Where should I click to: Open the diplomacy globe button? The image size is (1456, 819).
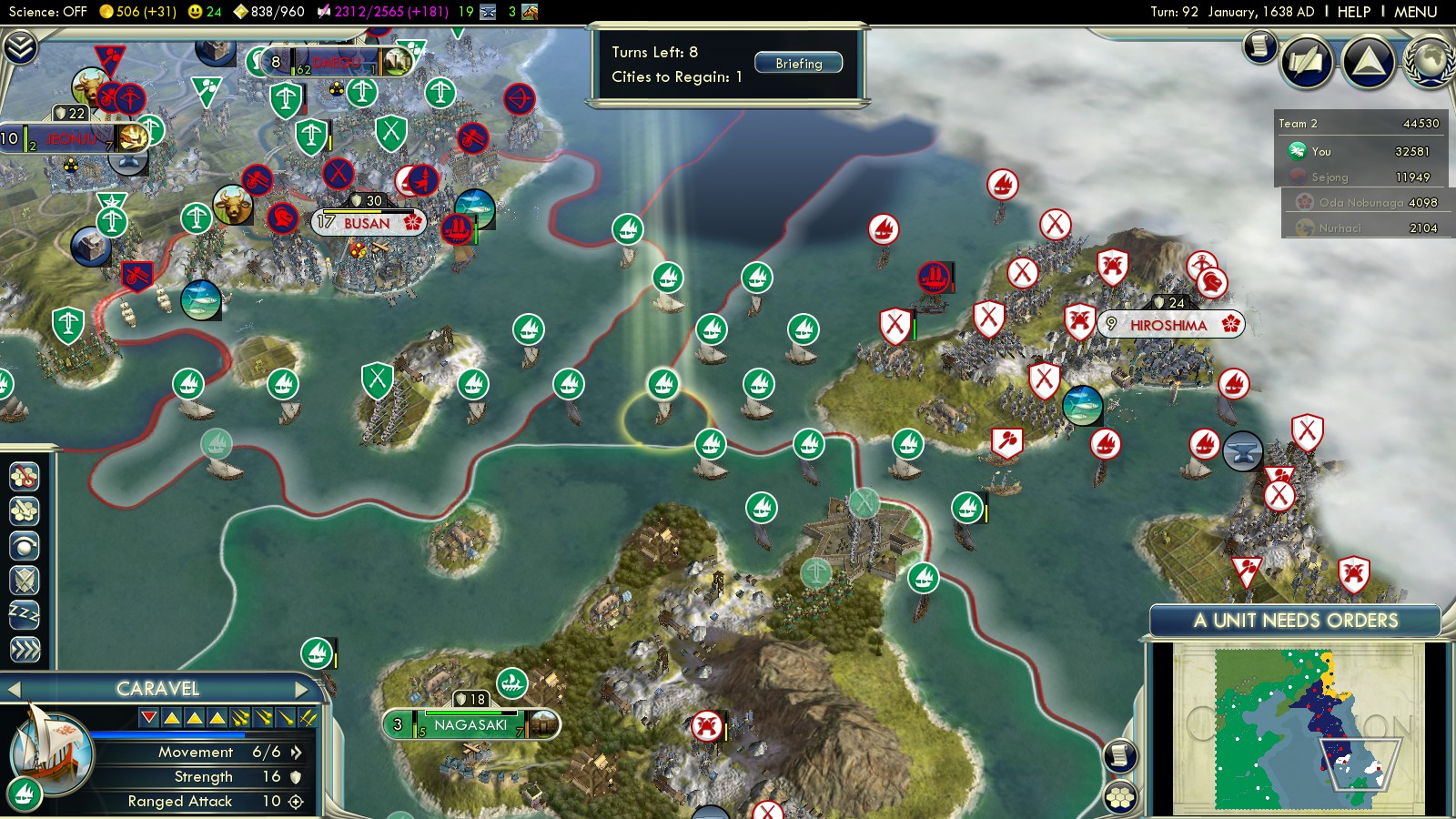pos(1429,61)
